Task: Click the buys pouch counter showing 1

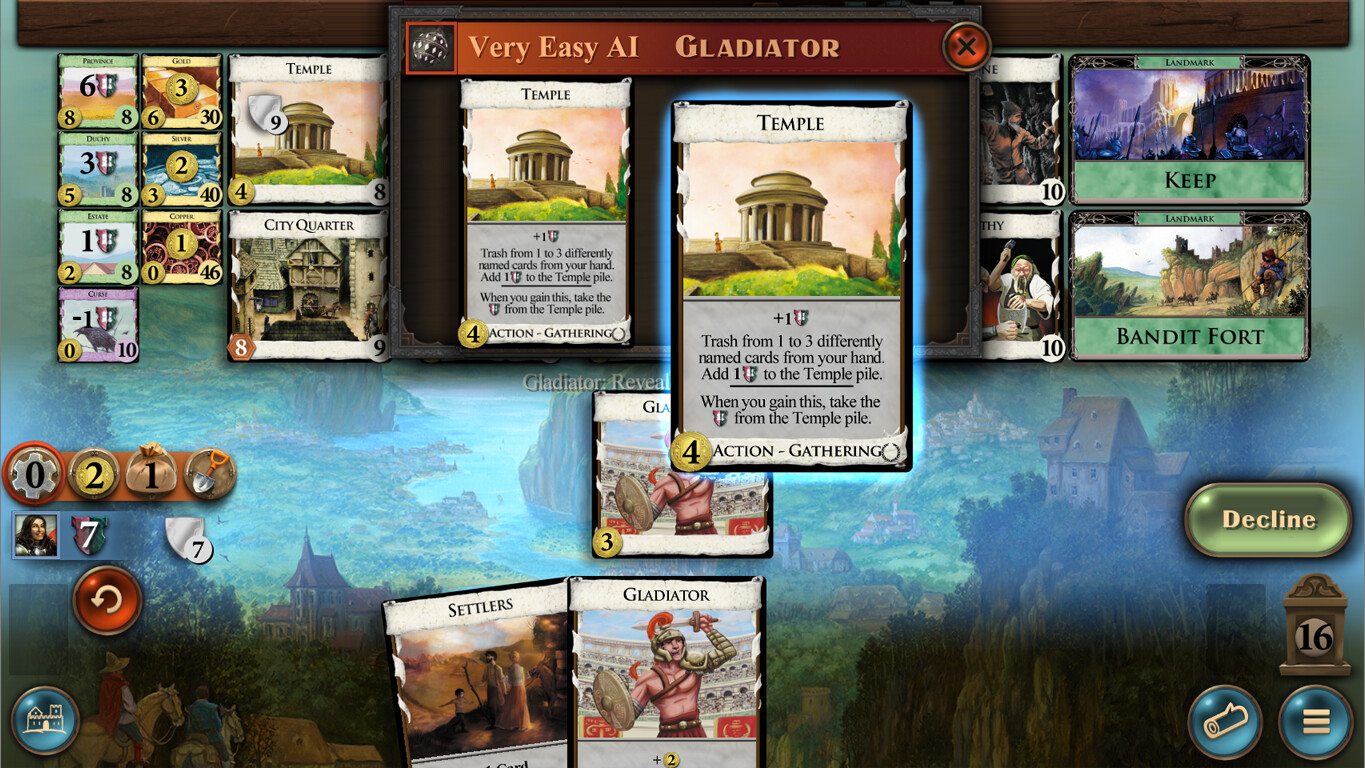Action: coord(148,473)
